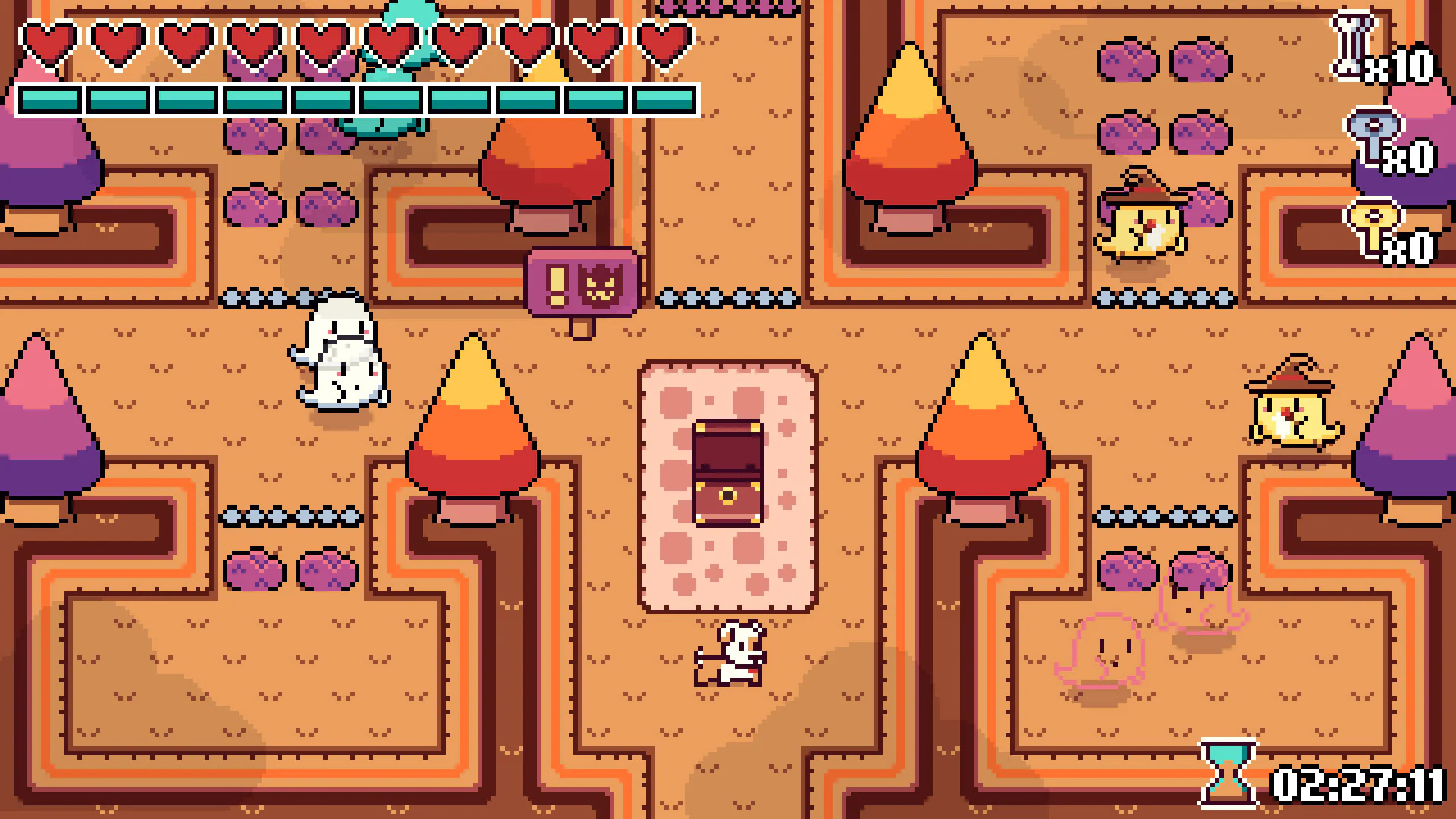This screenshot has height=819, width=1456.
Task: Select the witch-hat chick by the hedge
Action: click(1145, 227)
